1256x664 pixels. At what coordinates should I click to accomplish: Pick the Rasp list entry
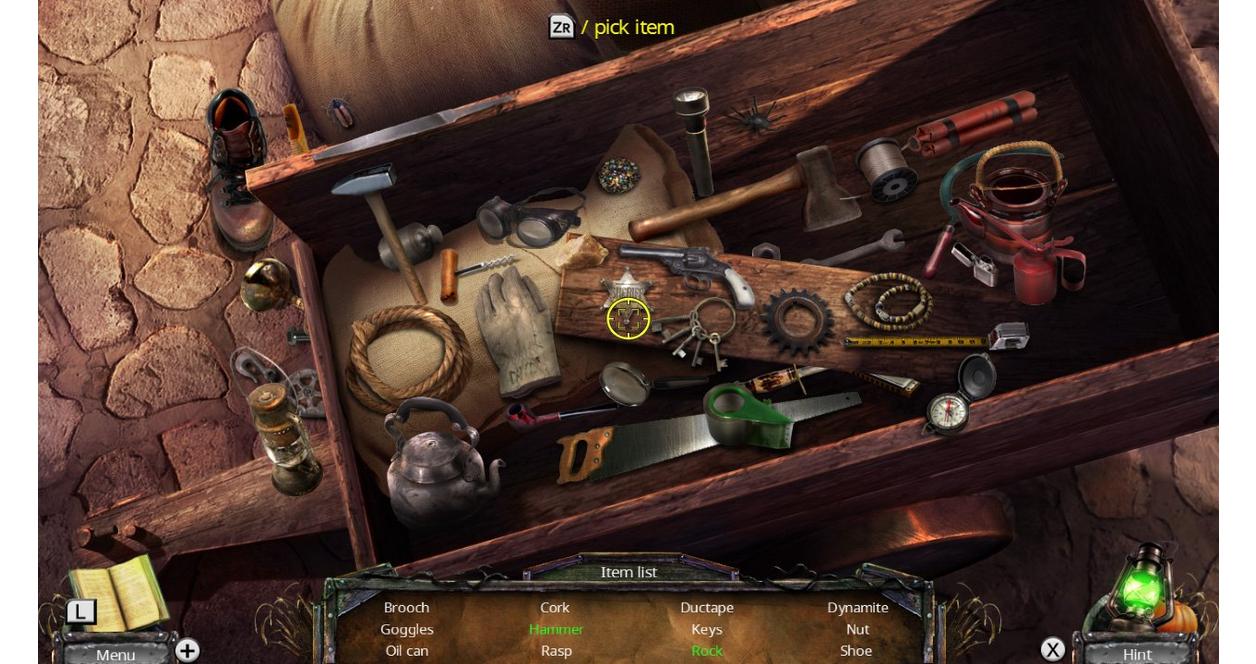(556, 650)
